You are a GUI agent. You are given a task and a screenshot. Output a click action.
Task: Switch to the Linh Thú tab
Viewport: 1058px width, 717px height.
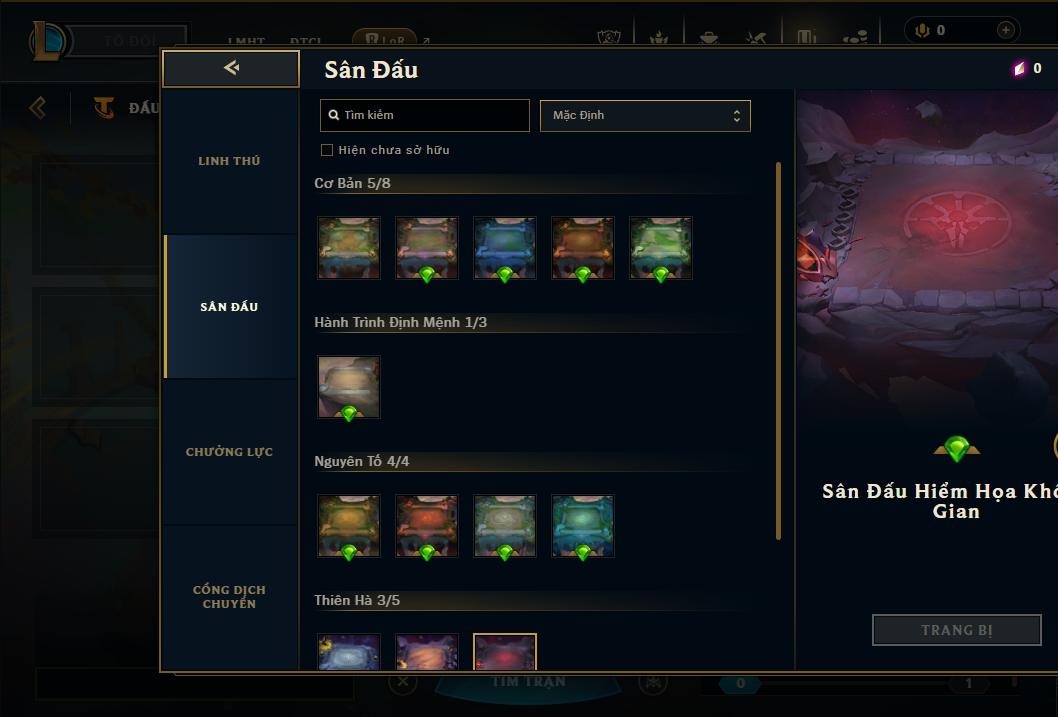point(229,161)
